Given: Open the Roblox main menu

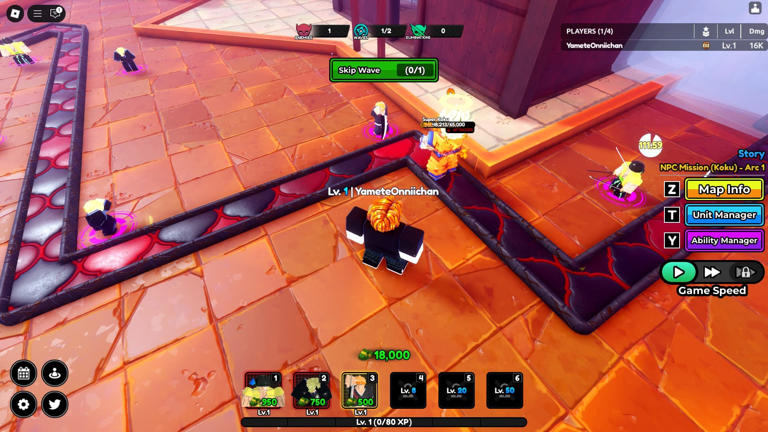Looking at the screenshot, I should [37, 13].
